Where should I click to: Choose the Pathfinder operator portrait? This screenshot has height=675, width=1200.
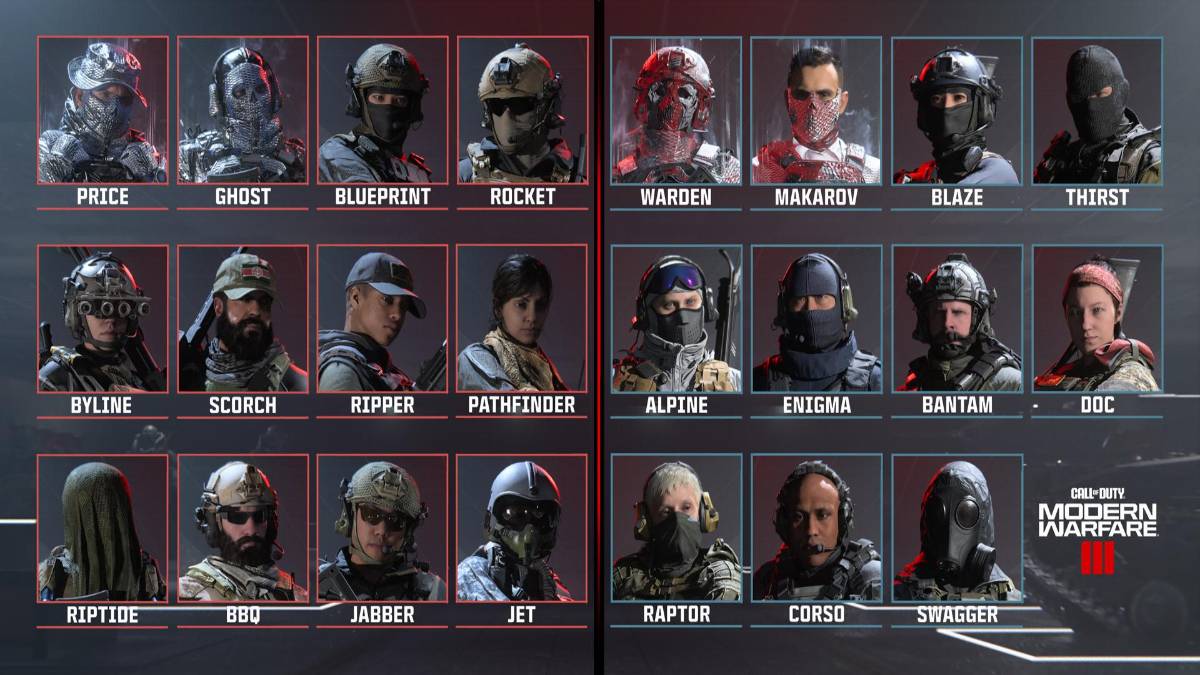522,318
